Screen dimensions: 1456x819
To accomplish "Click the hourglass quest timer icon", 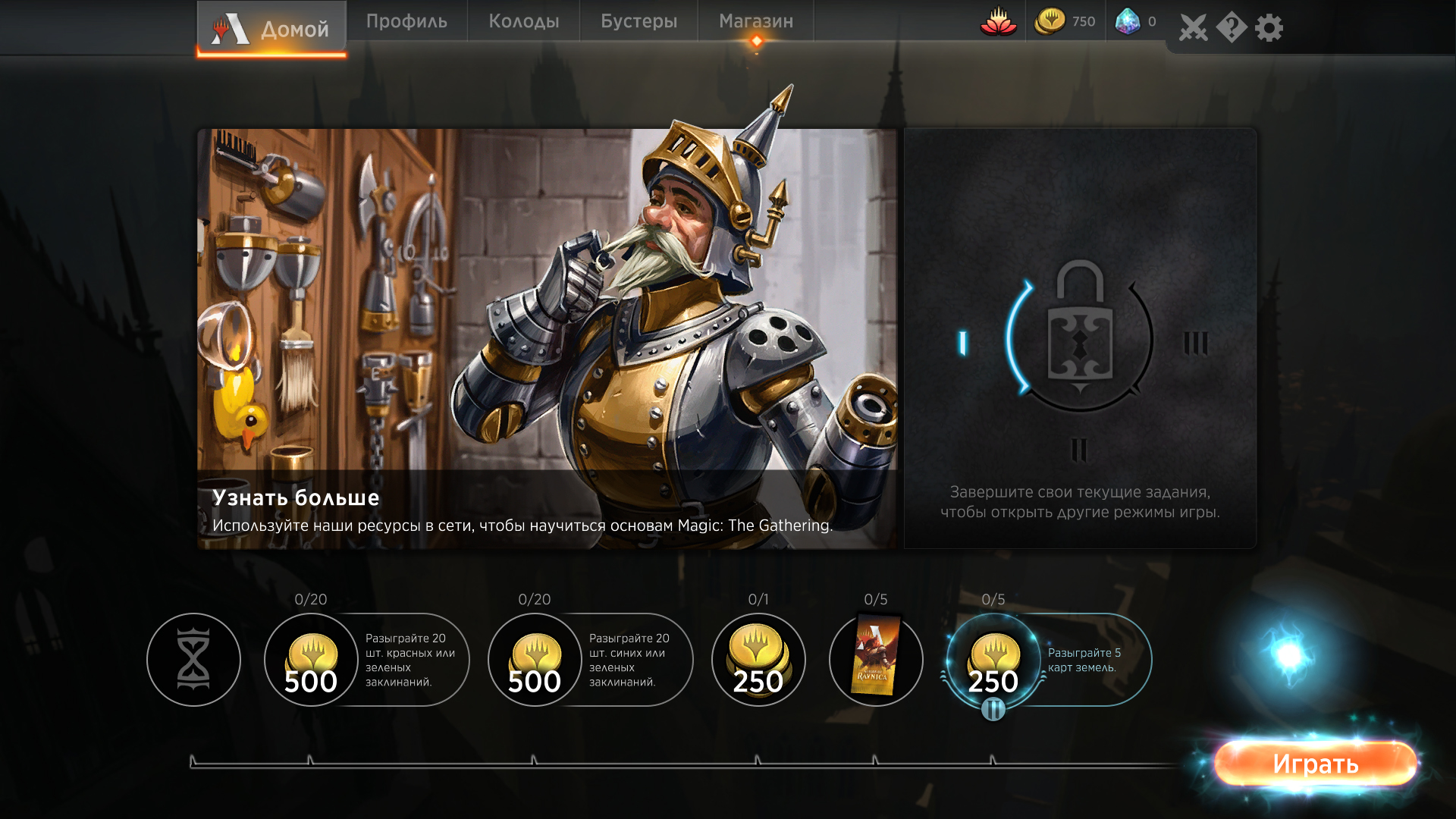I will point(193,660).
